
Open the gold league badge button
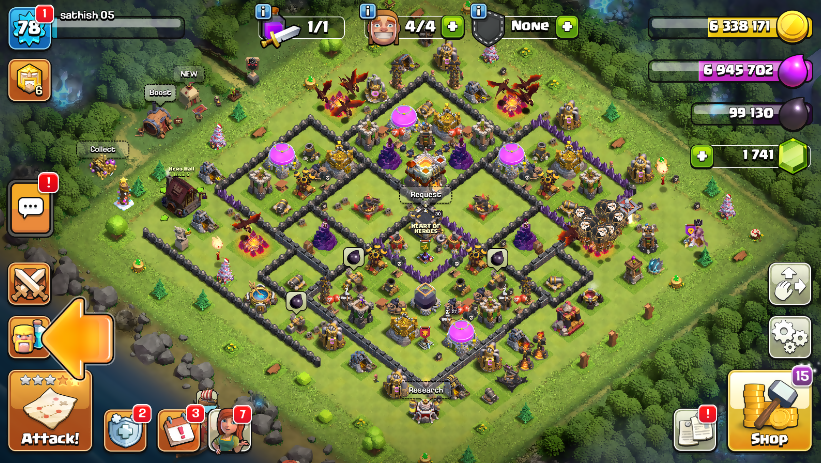pyautogui.click(x=28, y=80)
